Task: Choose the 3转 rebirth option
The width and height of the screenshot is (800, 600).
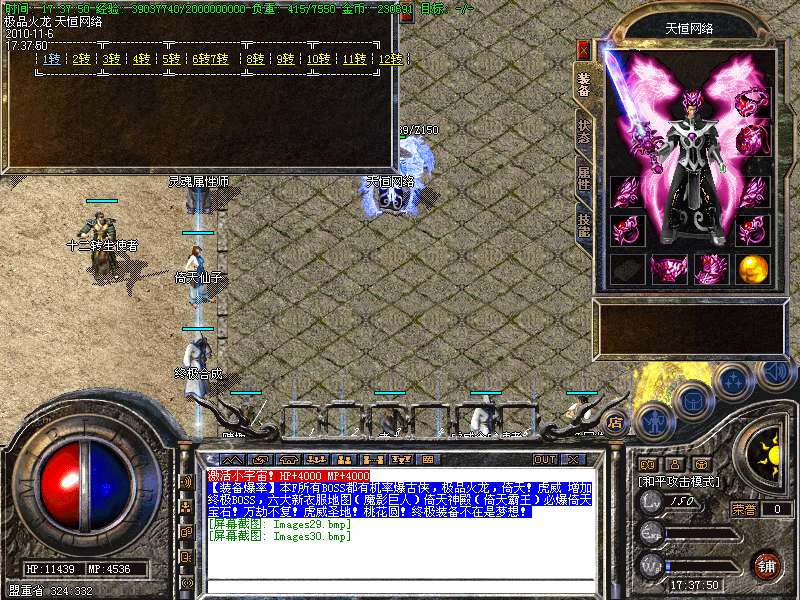Action: click(112, 59)
